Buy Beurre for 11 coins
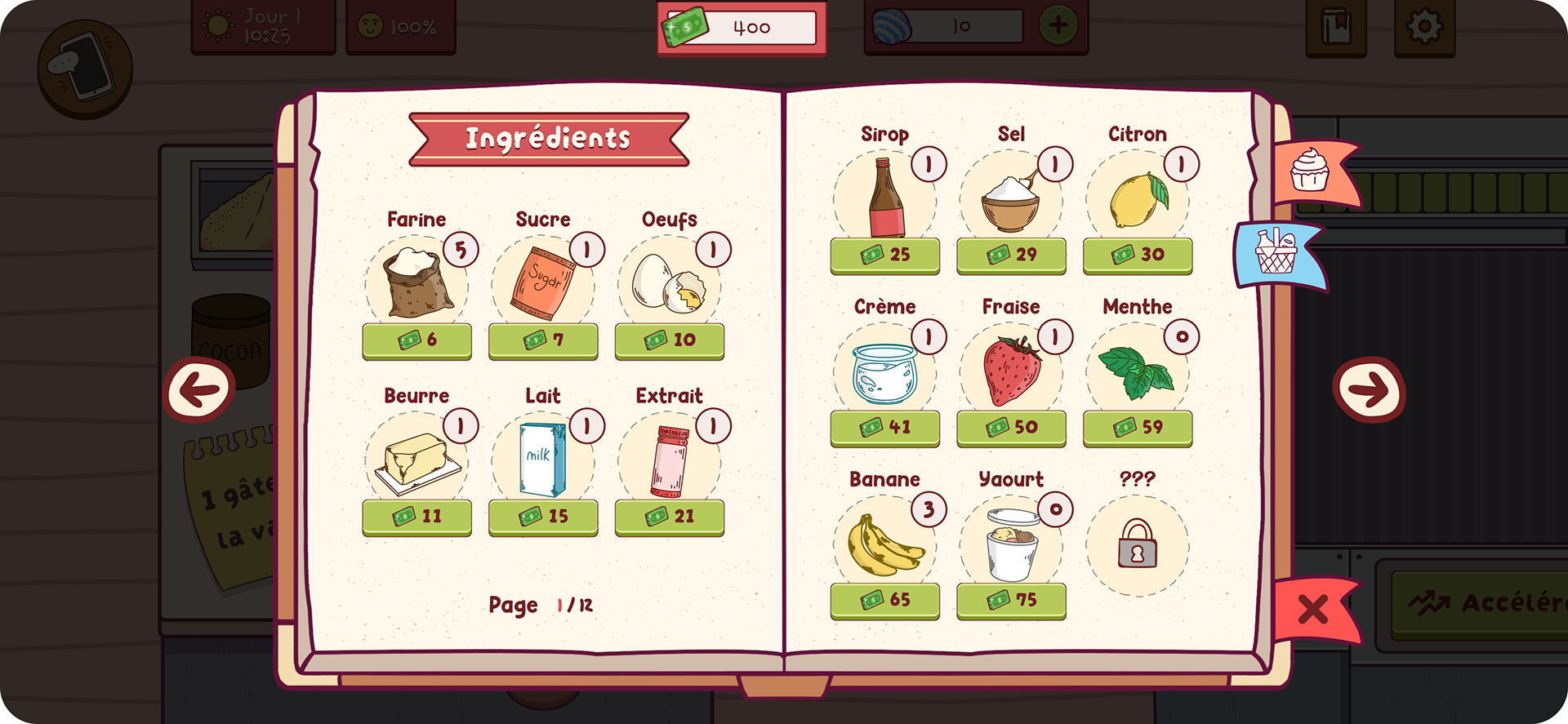 (x=416, y=517)
